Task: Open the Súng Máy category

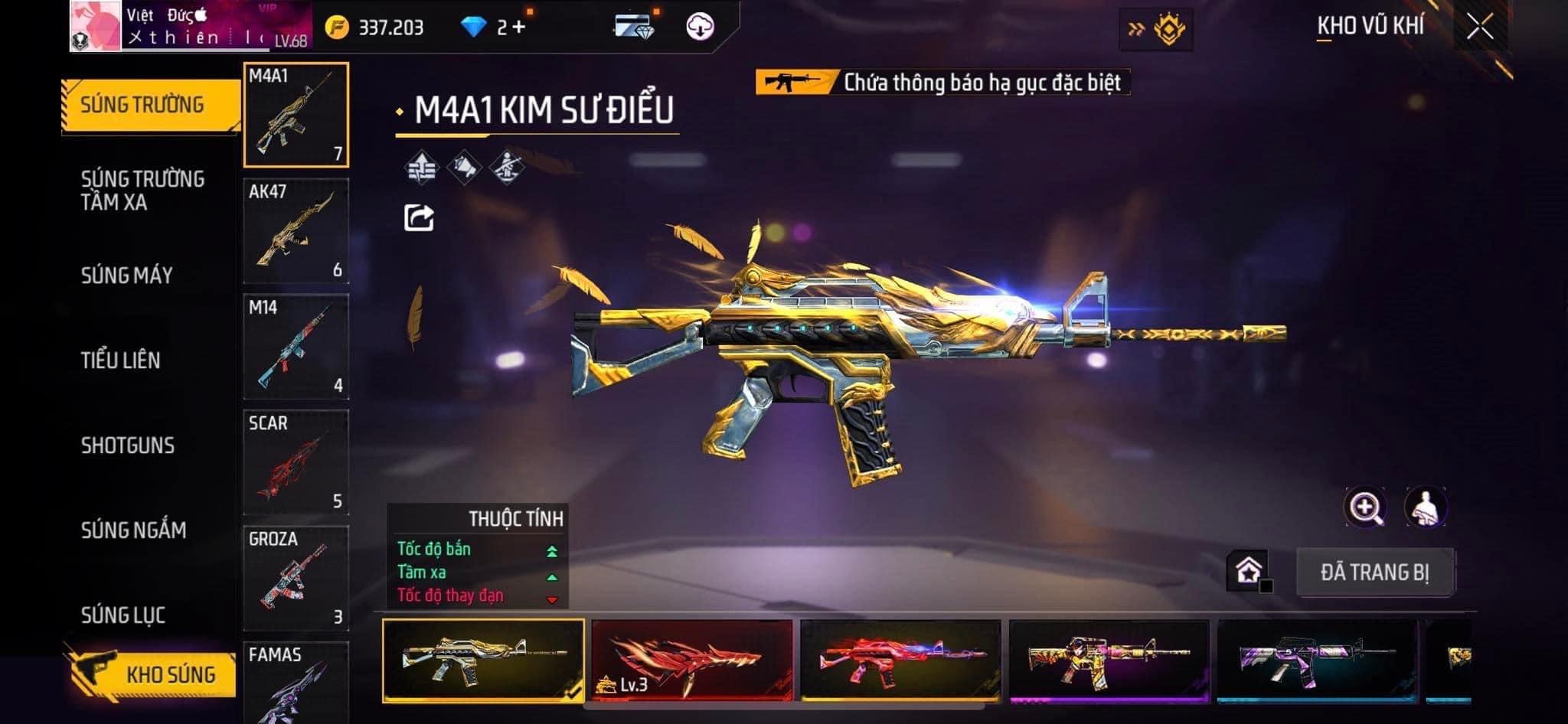Action: point(127,276)
